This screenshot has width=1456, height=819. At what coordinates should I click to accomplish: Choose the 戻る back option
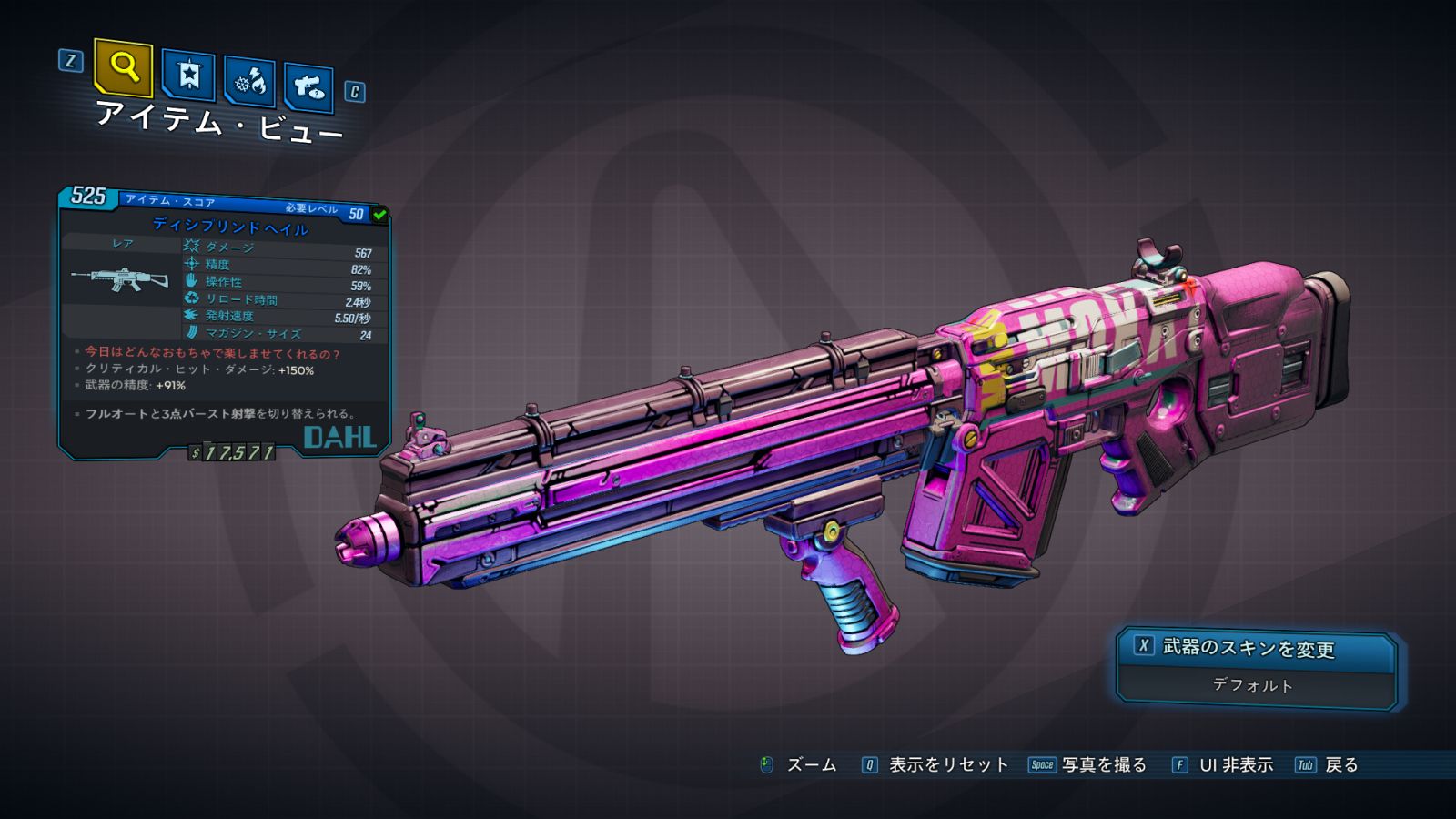(1328, 765)
